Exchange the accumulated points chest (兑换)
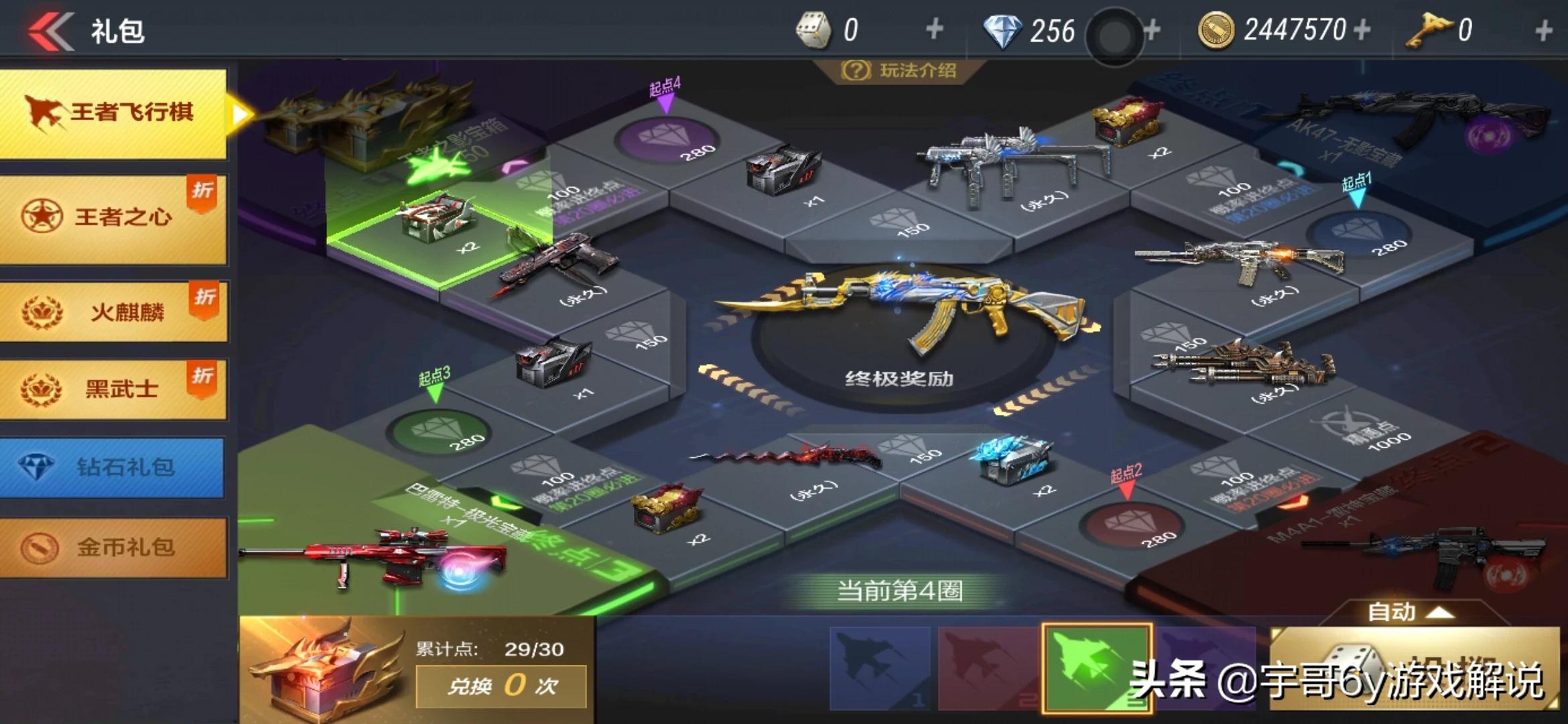Screen dimensions: 1568x724 [501, 686]
